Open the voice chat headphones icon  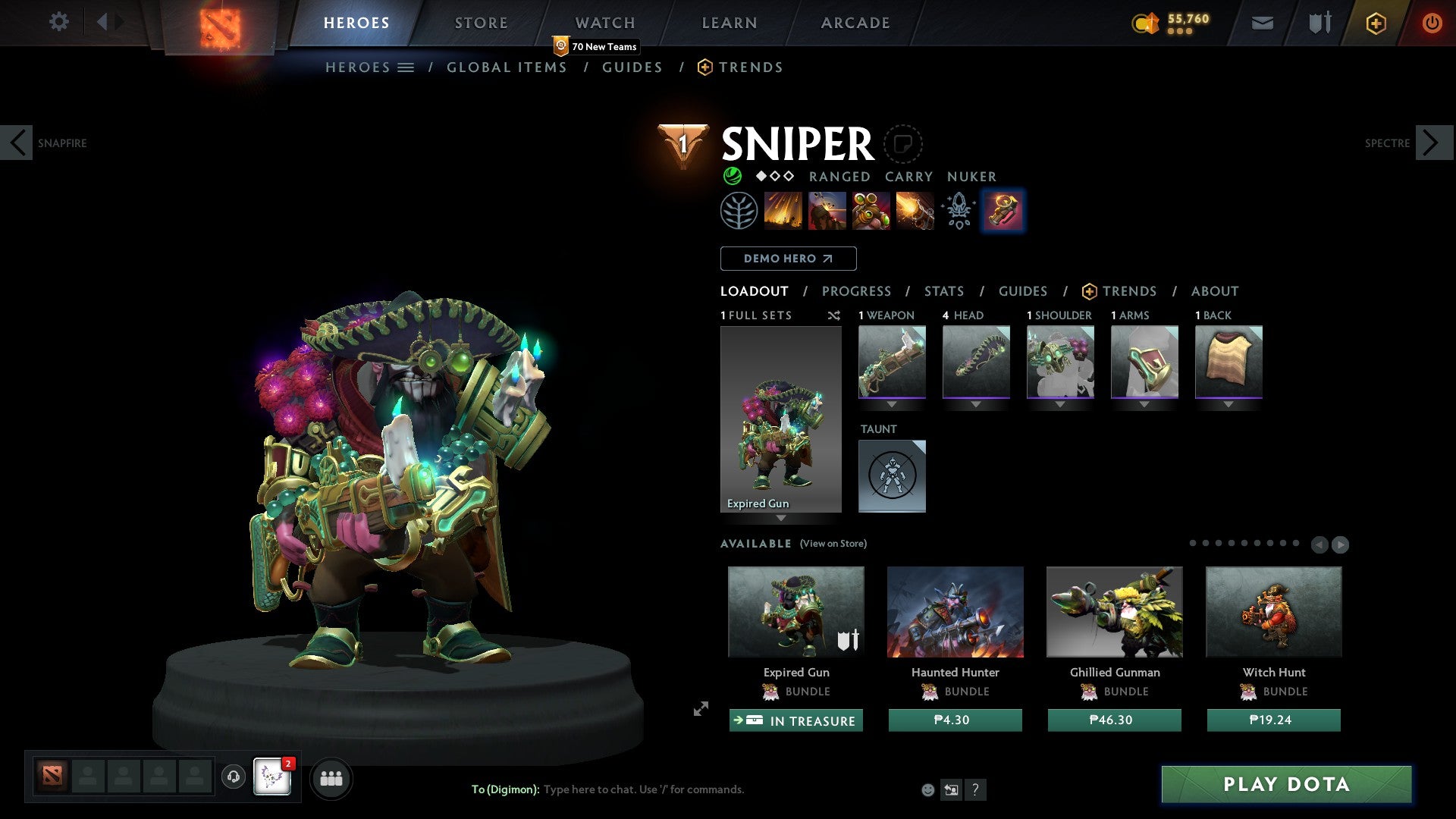(x=233, y=777)
